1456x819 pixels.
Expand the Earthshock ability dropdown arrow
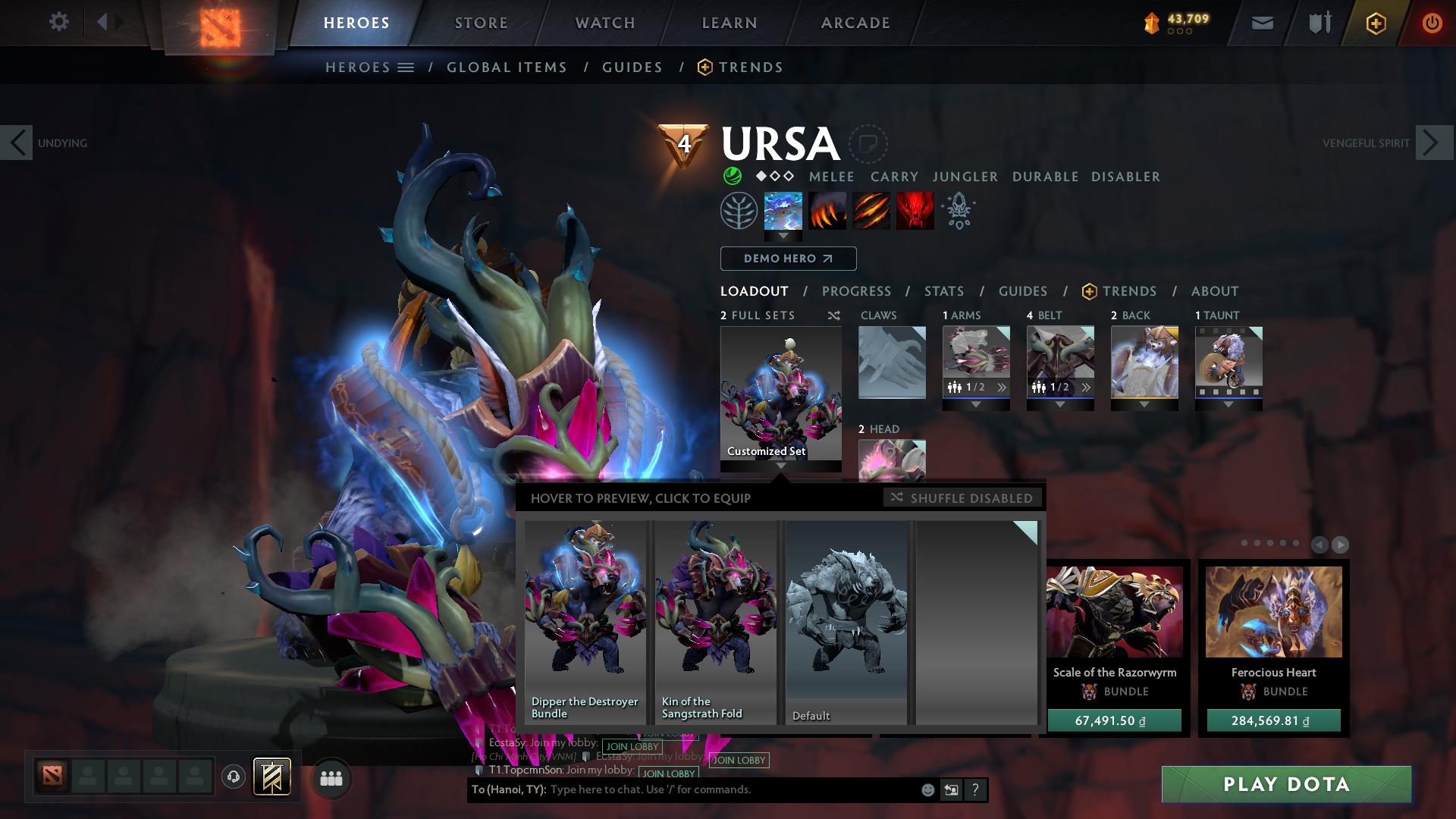tap(782, 237)
